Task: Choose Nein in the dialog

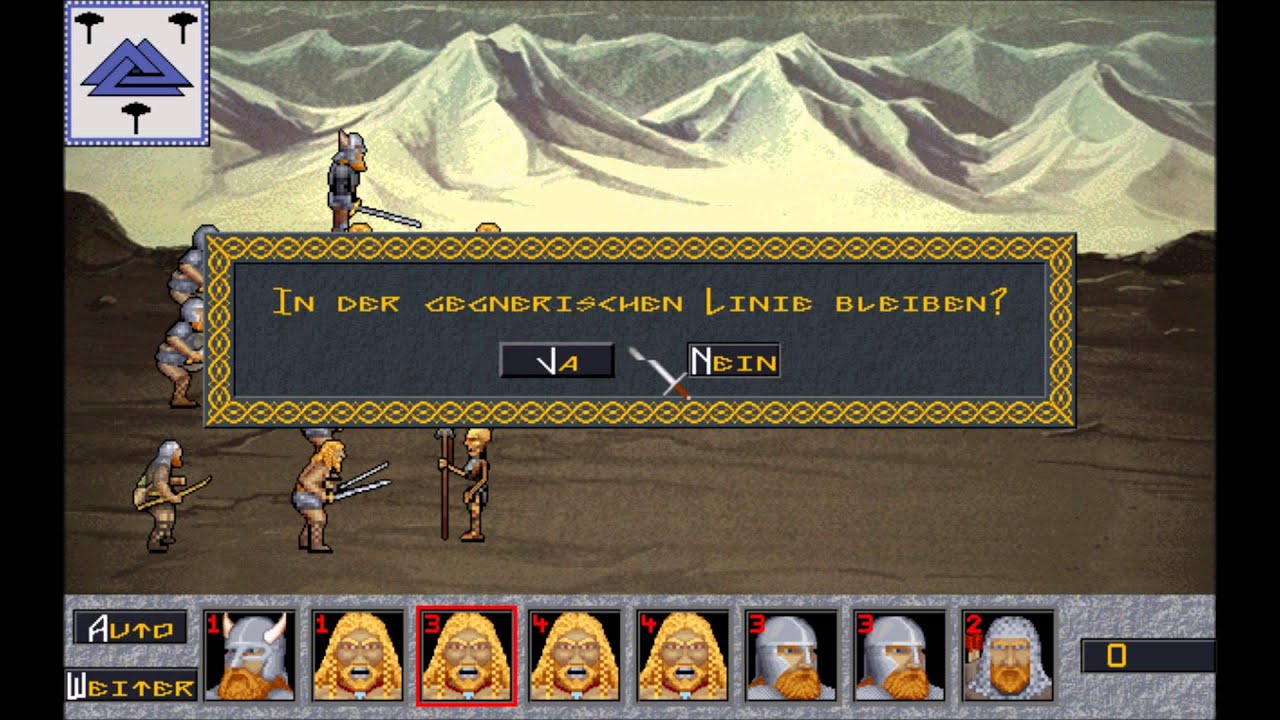Action: click(x=733, y=361)
